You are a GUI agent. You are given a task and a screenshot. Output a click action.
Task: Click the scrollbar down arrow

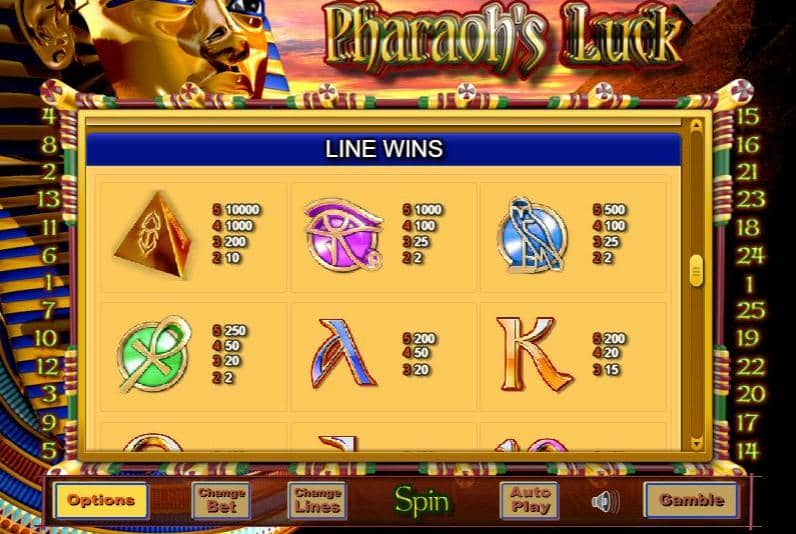click(x=696, y=441)
